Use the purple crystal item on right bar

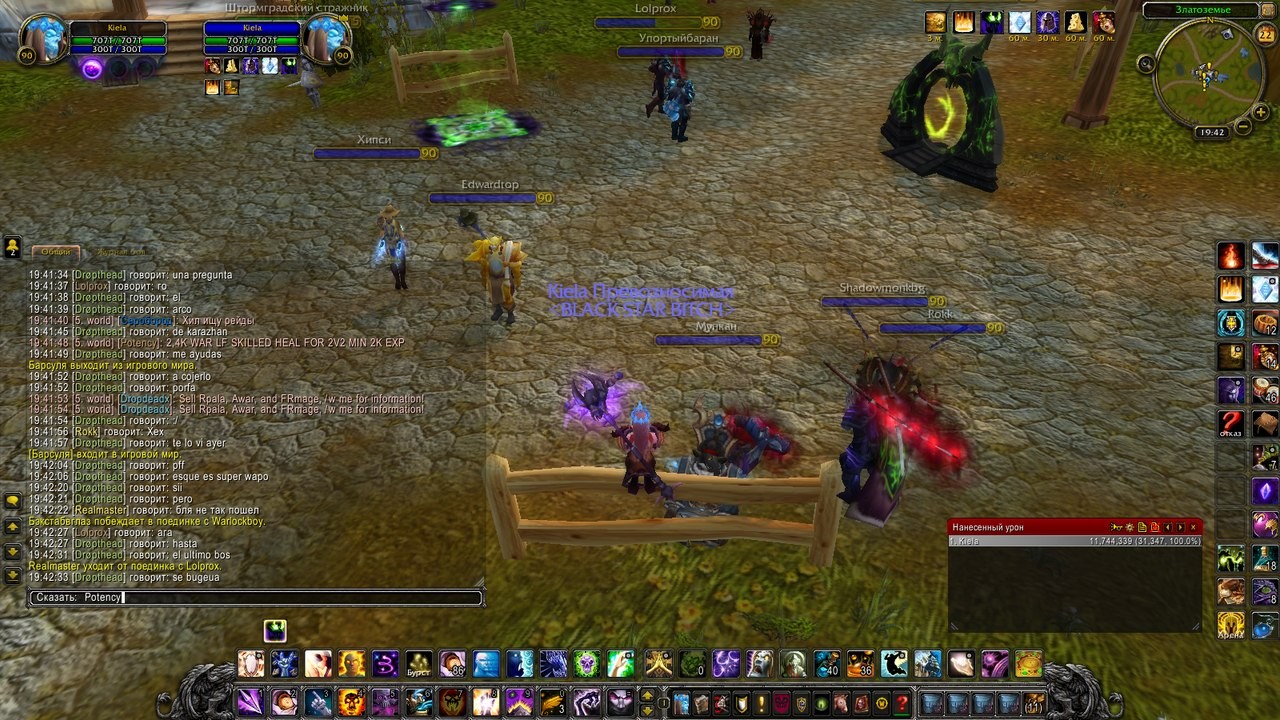[1265, 492]
